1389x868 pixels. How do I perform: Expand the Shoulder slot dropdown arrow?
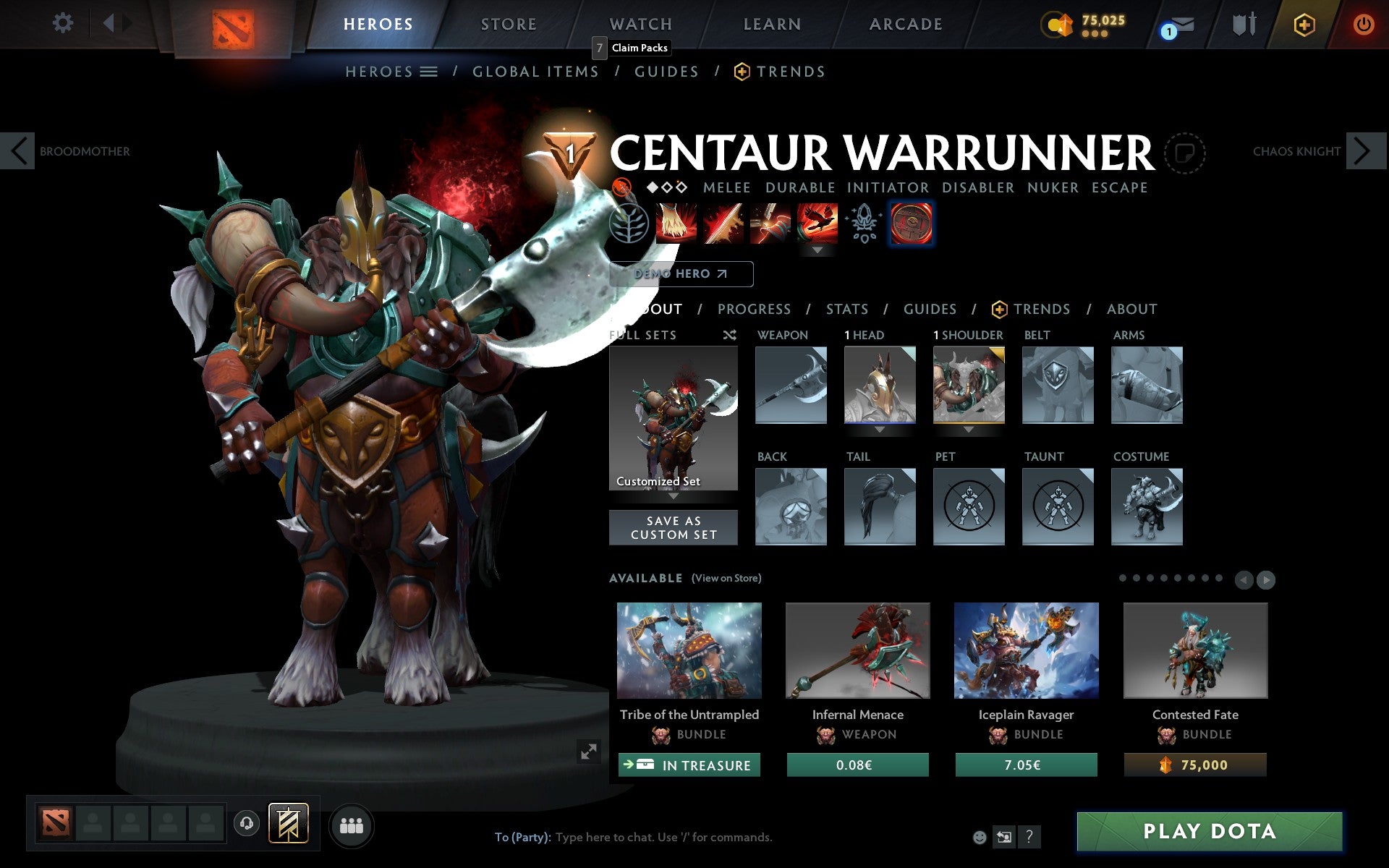coord(969,429)
